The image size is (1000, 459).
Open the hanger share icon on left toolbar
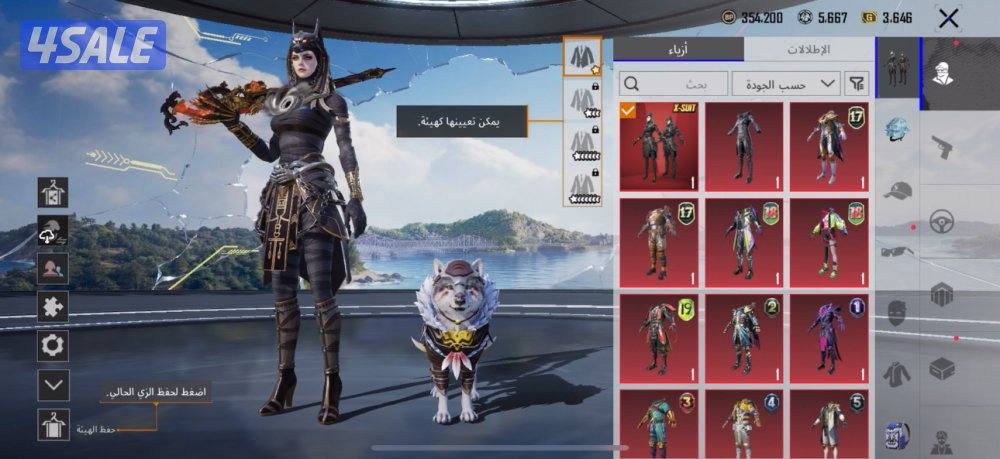pos(53,192)
